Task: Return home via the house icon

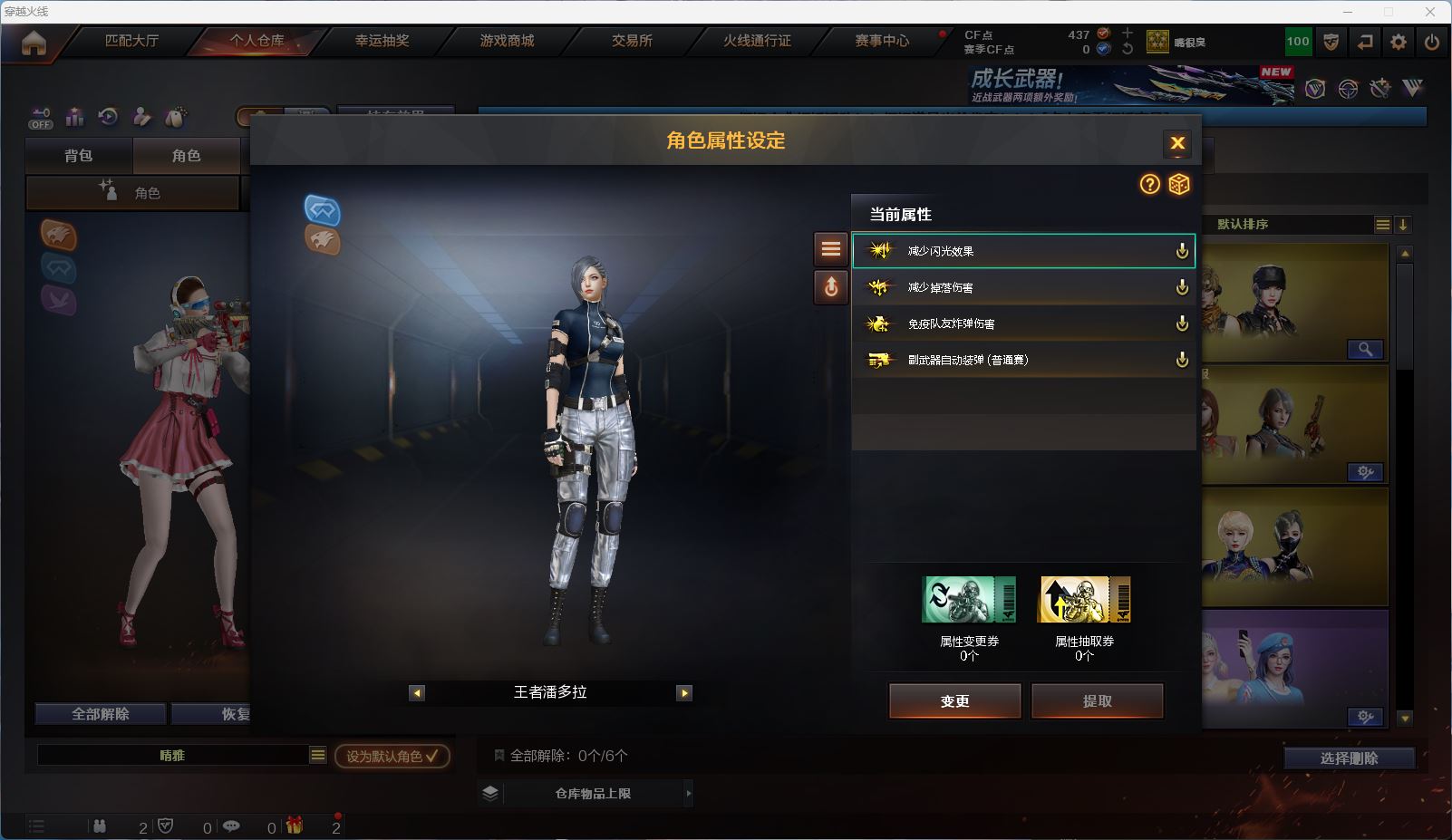Action: coord(34,43)
